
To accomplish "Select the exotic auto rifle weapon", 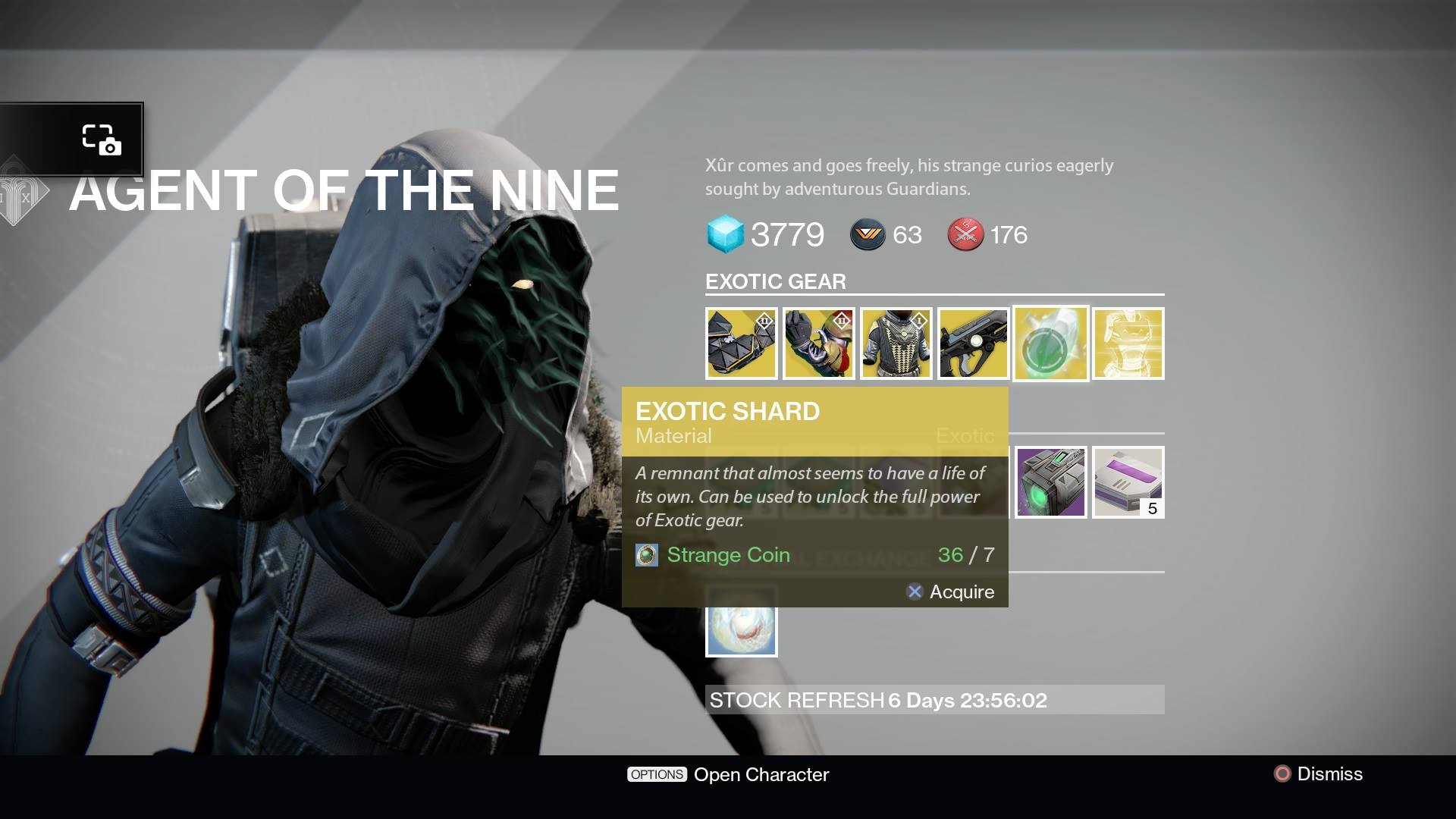I will tap(974, 343).
